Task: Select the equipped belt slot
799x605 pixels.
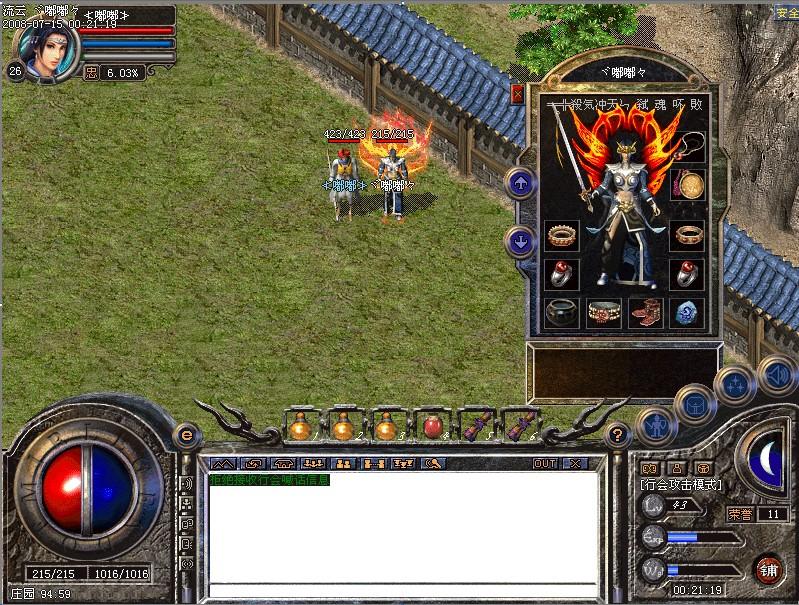Action: pyautogui.click(x=603, y=313)
